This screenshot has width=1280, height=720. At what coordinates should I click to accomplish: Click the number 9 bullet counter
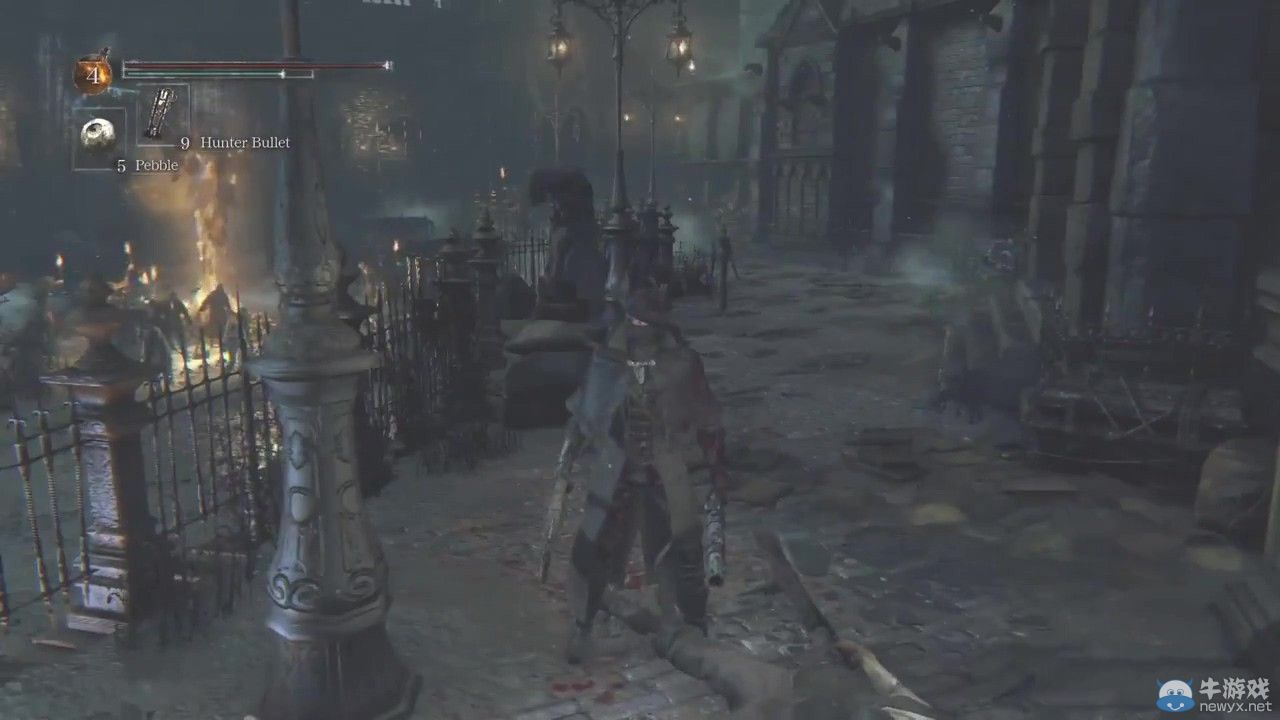pyautogui.click(x=185, y=143)
